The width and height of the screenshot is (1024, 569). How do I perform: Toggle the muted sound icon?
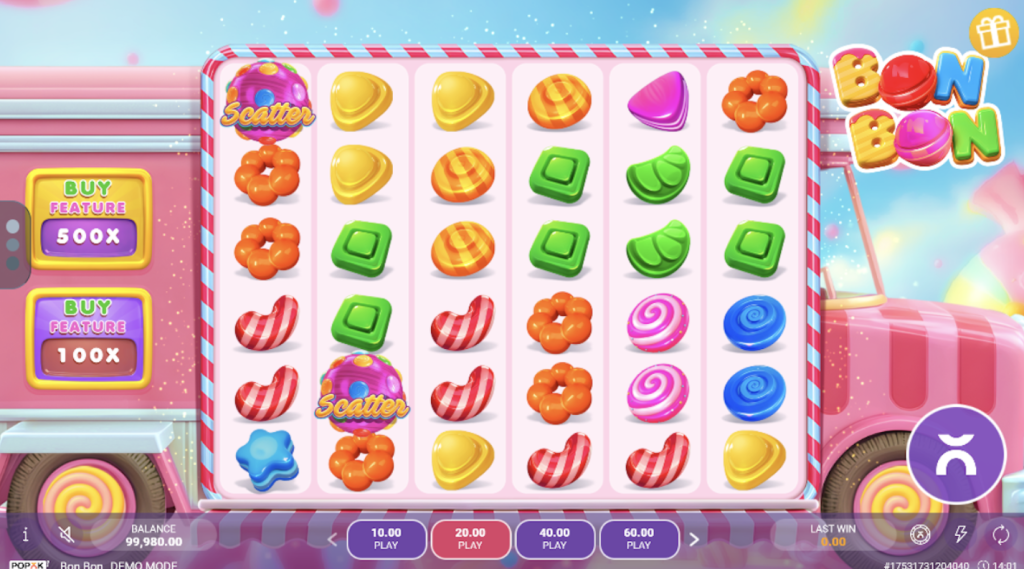tap(66, 535)
